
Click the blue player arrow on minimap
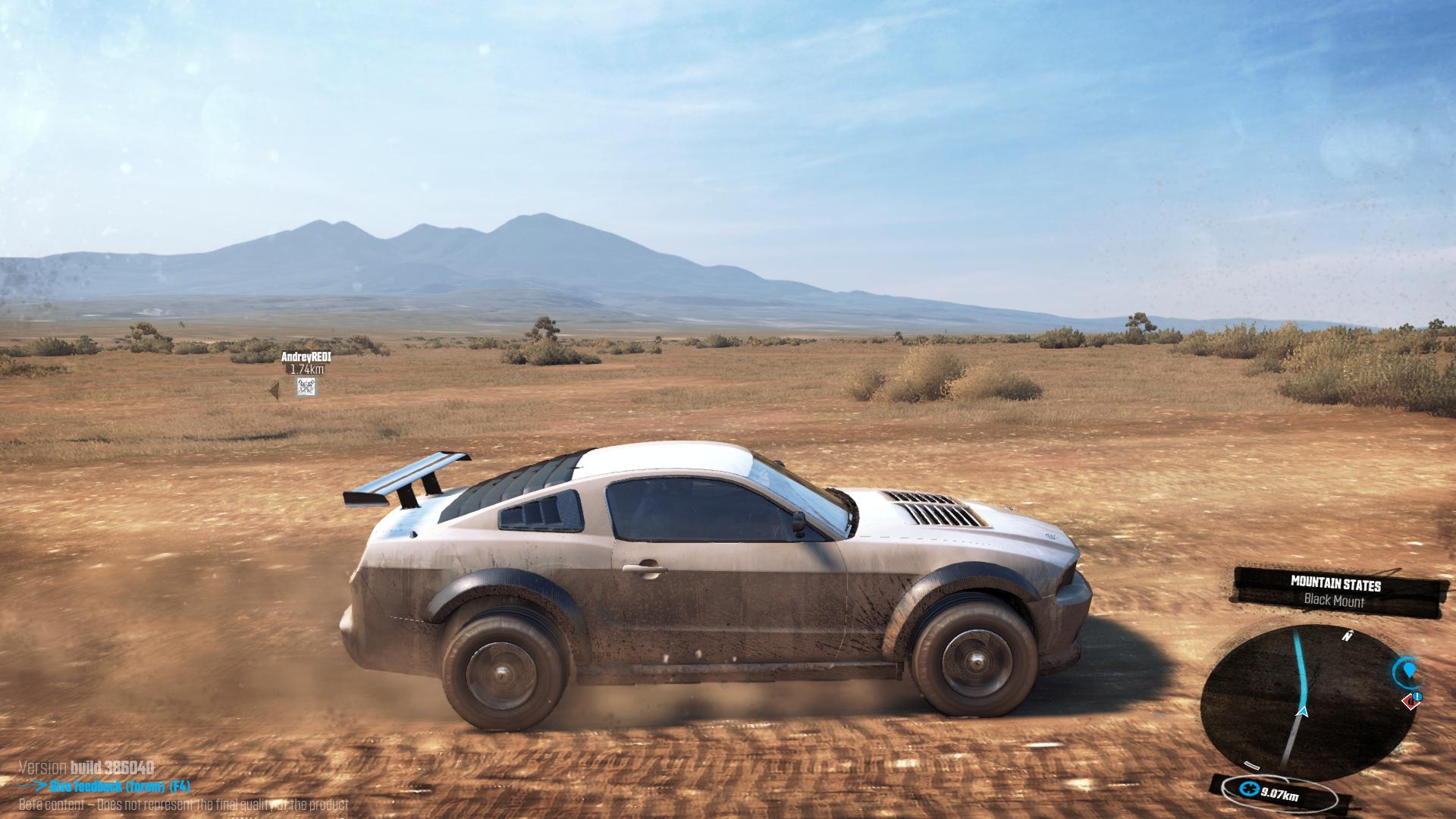point(1303,711)
